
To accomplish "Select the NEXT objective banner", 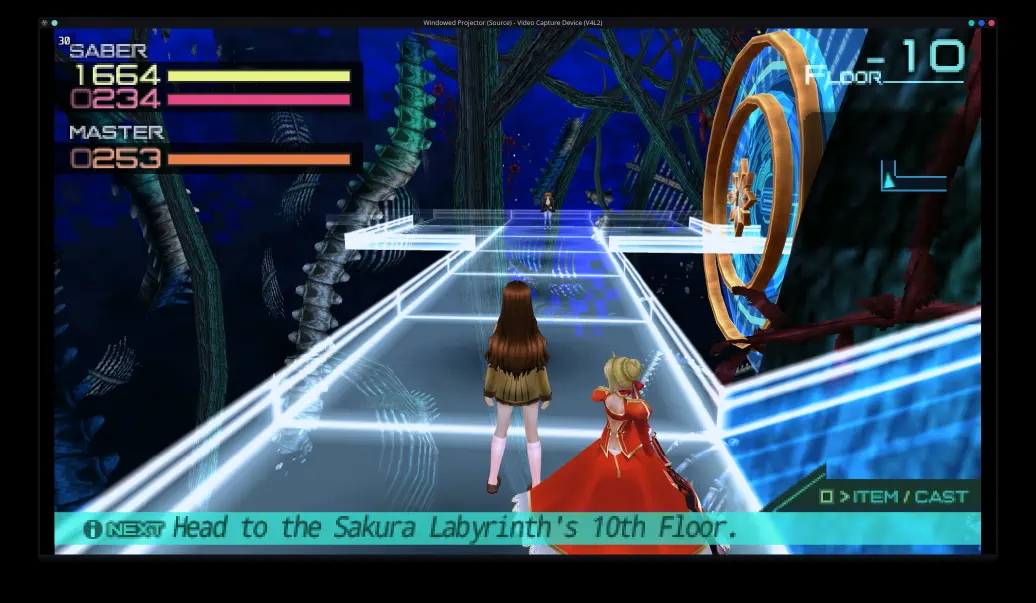I will (517, 529).
